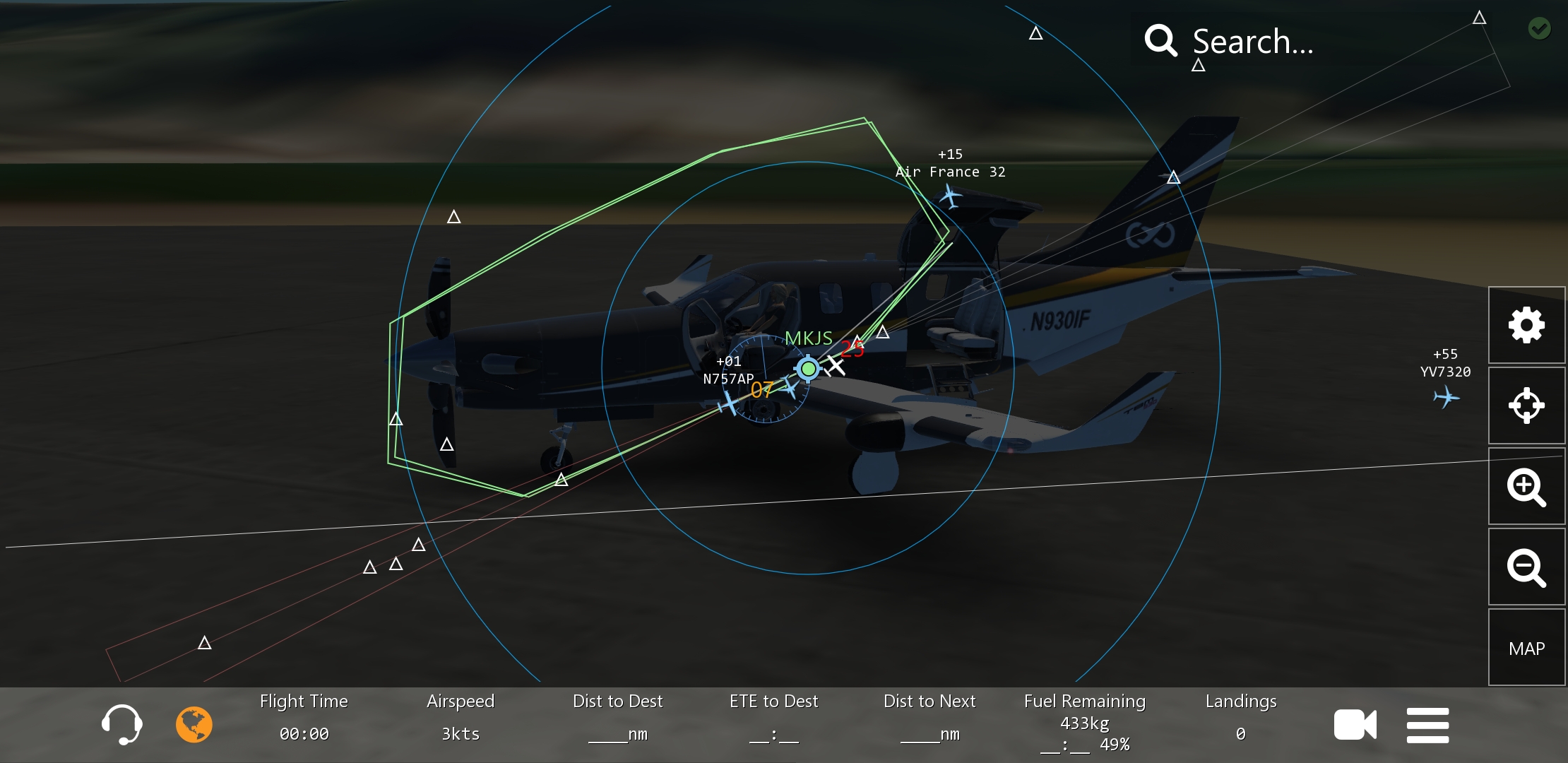Image resolution: width=1568 pixels, height=763 pixels.
Task: Zoom in on the map
Action: pyautogui.click(x=1526, y=487)
